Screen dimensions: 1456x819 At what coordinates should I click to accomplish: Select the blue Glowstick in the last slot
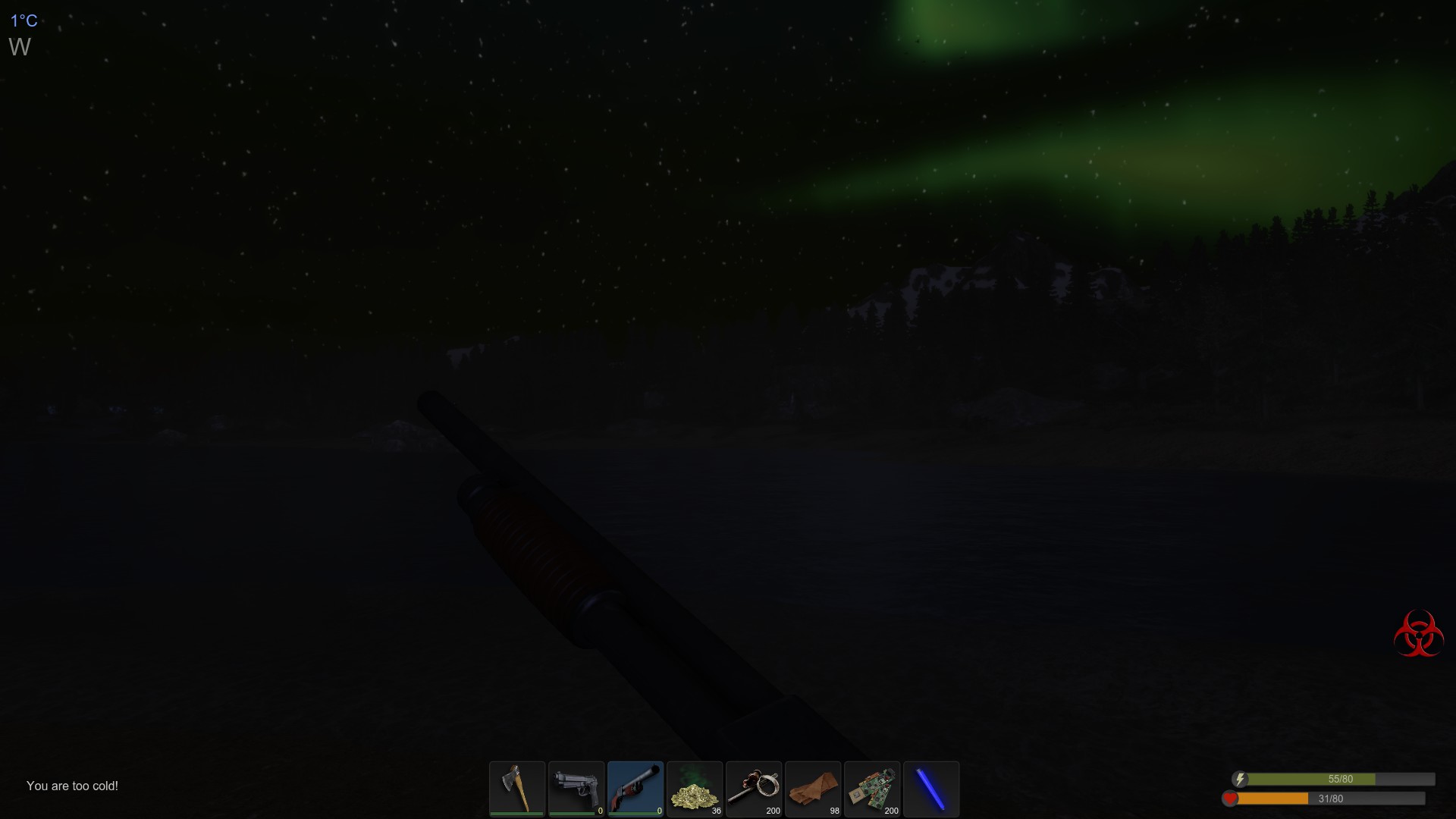(930, 789)
